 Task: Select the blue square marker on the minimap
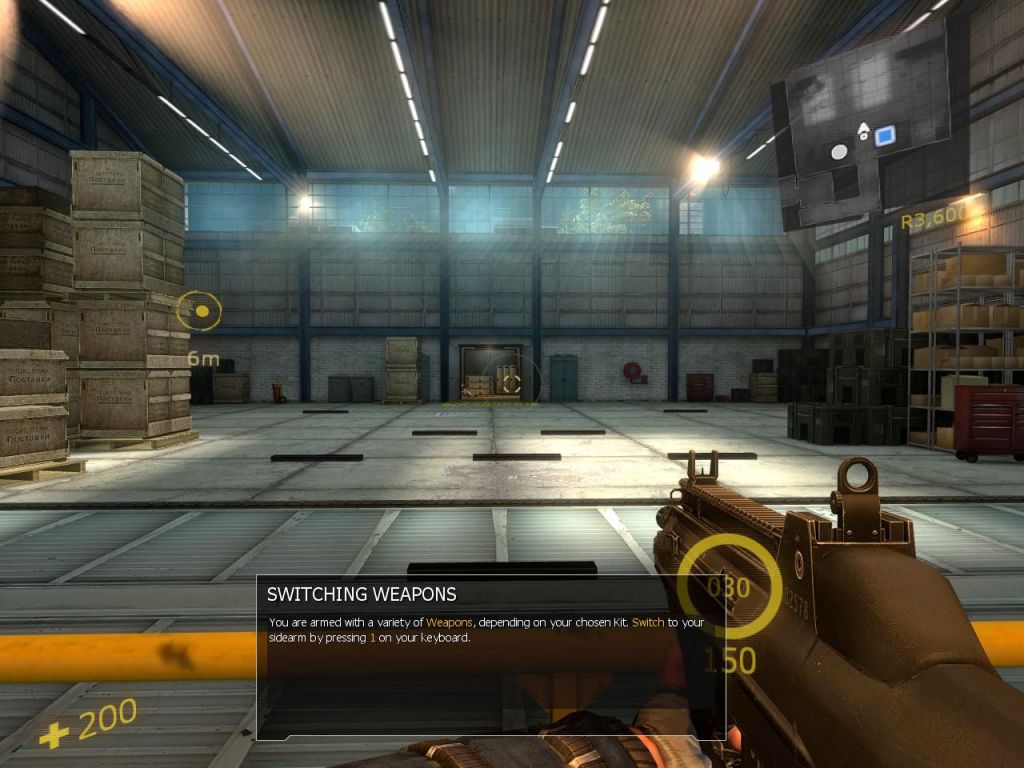click(x=884, y=137)
